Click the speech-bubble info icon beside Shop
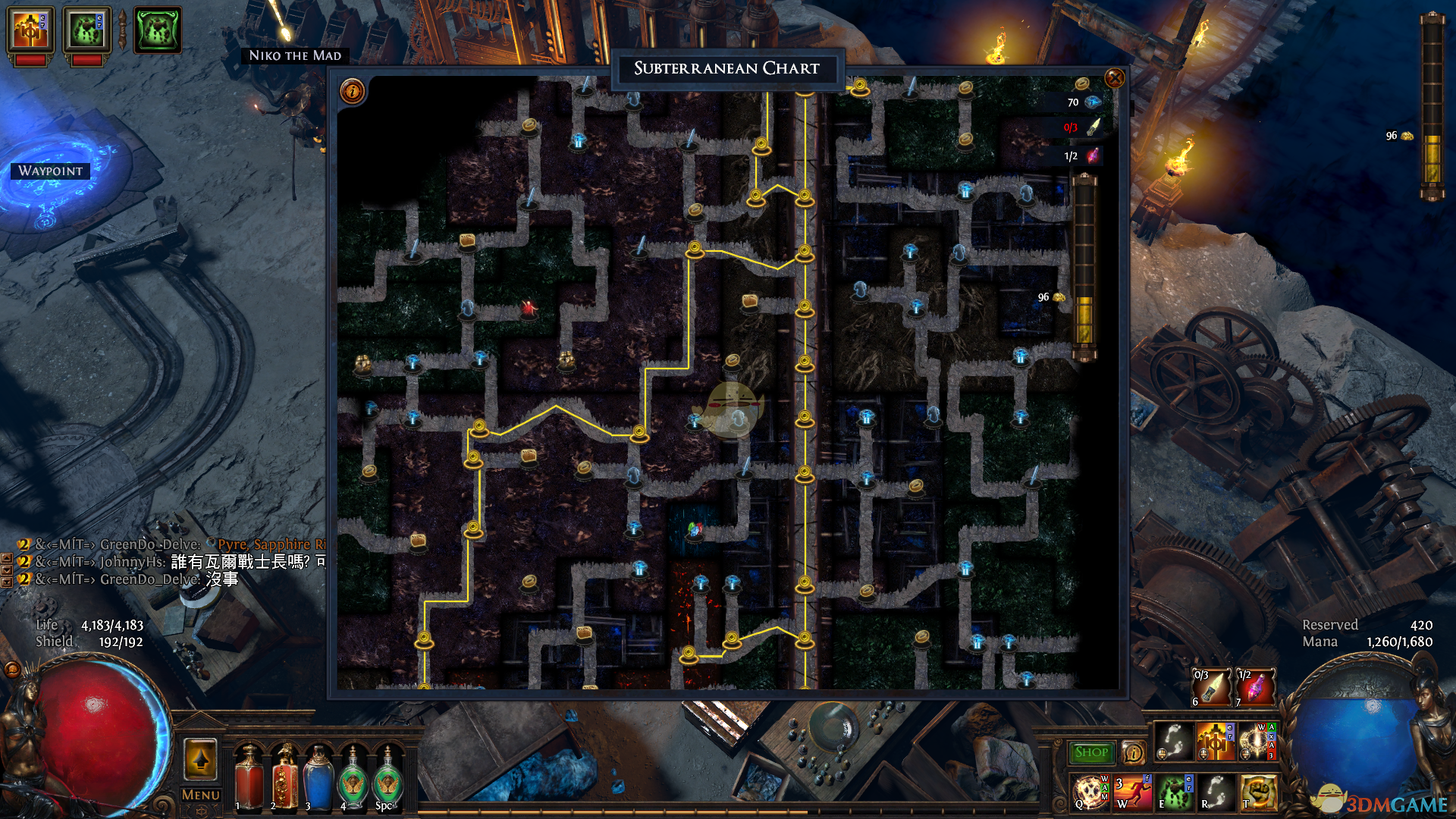Viewport: 1456px width, 819px height. [x=1133, y=752]
